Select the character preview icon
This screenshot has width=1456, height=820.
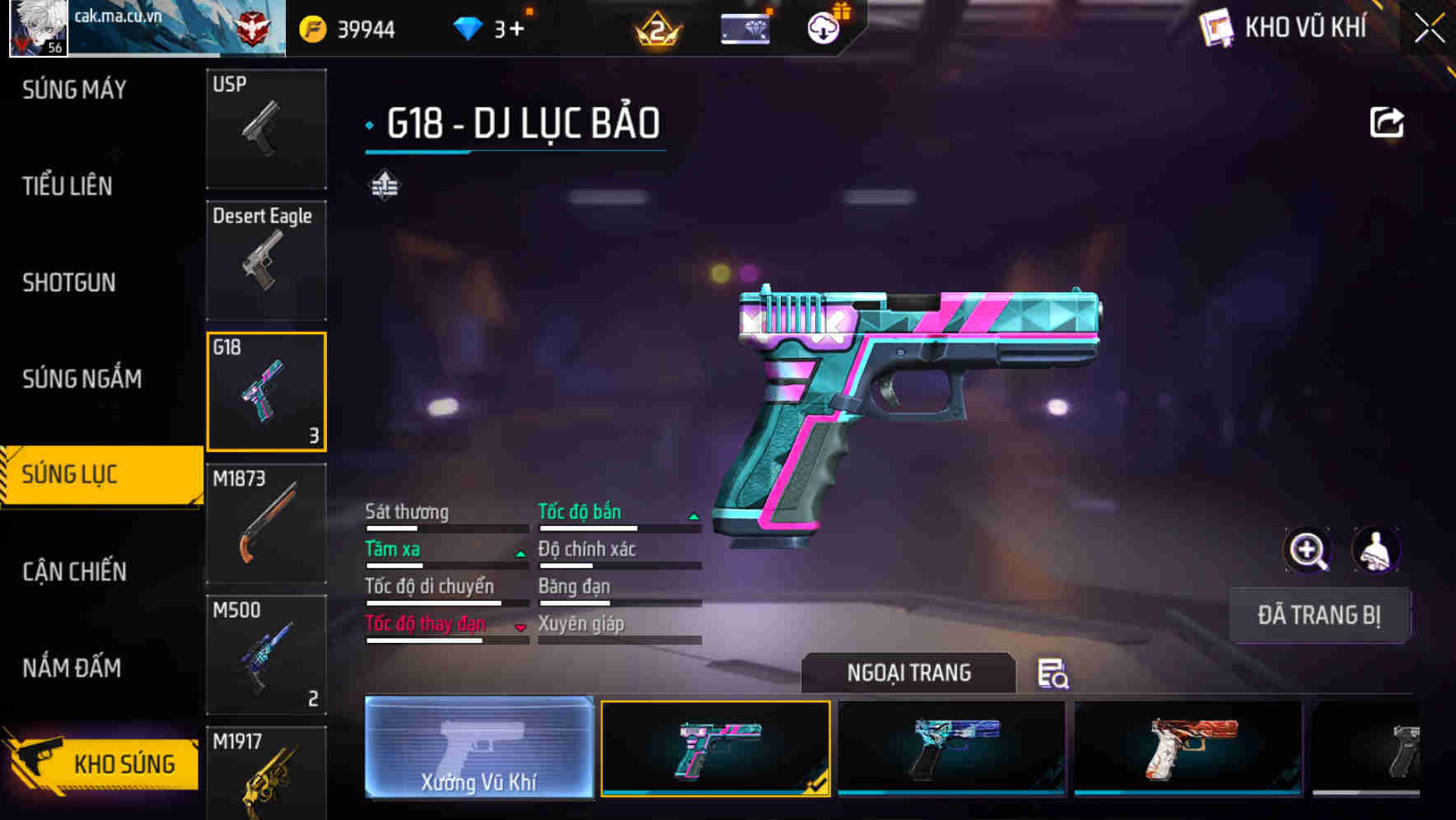(x=1377, y=549)
